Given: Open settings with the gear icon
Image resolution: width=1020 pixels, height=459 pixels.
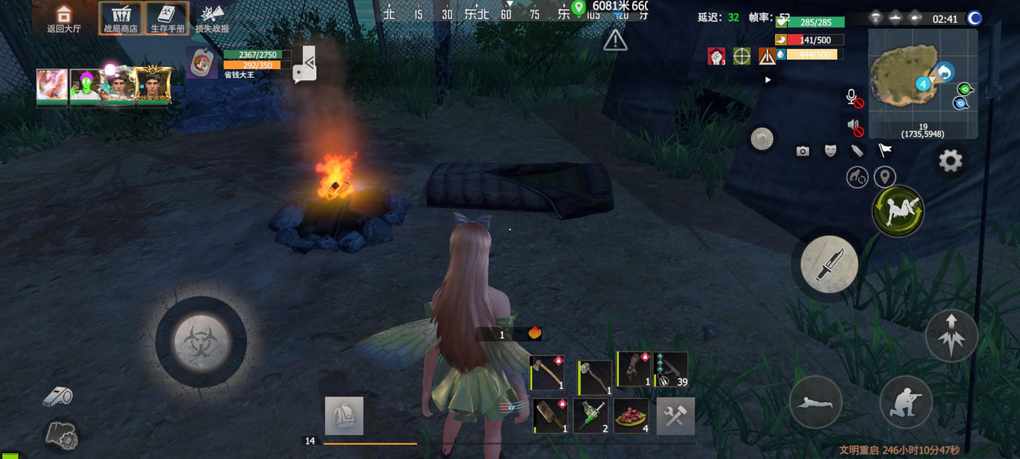Looking at the screenshot, I should [950, 160].
